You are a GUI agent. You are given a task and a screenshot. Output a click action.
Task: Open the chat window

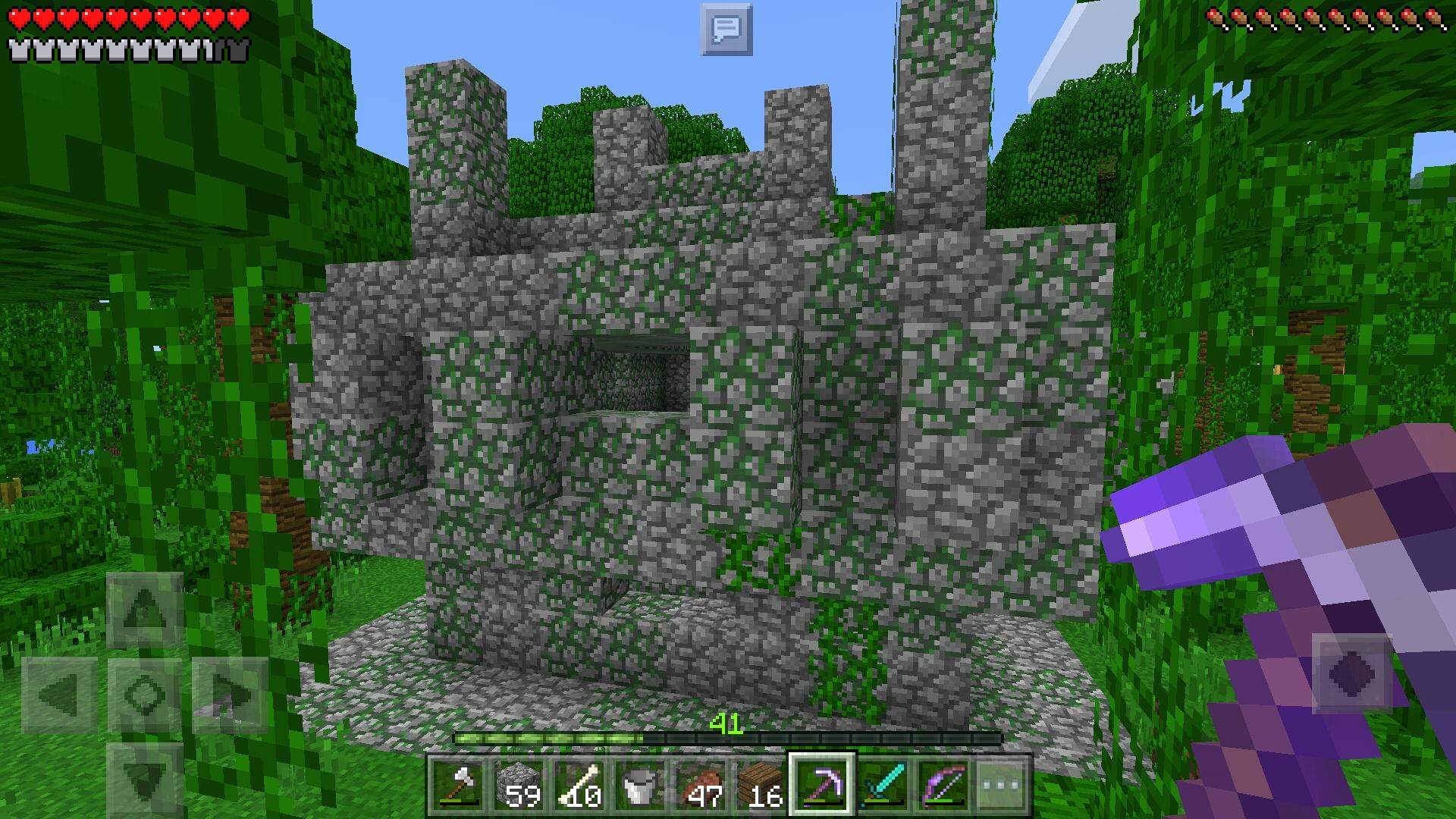[x=726, y=30]
